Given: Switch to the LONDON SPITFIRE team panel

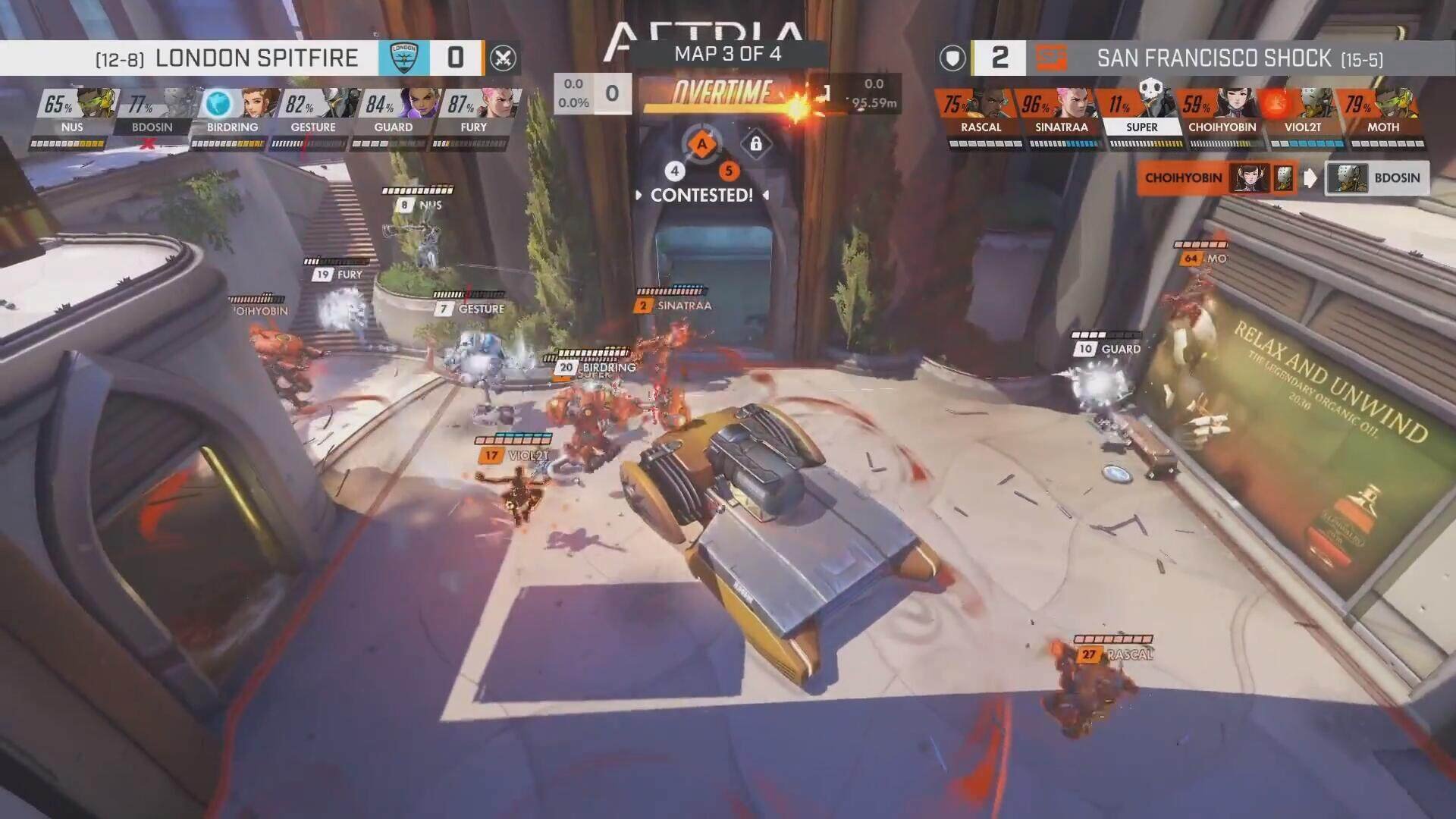Looking at the screenshot, I should pos(256,57).
